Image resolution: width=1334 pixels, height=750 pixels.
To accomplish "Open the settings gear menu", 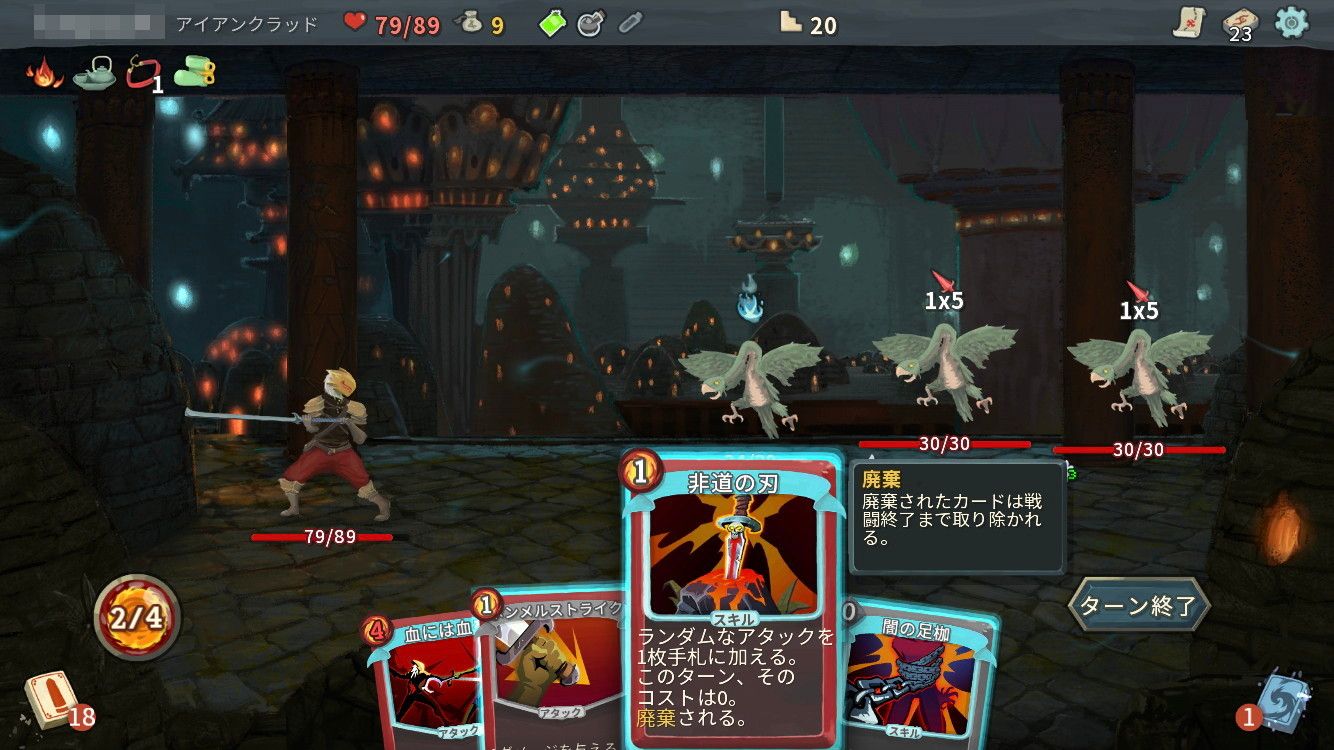I will [x=1291, y=23].
